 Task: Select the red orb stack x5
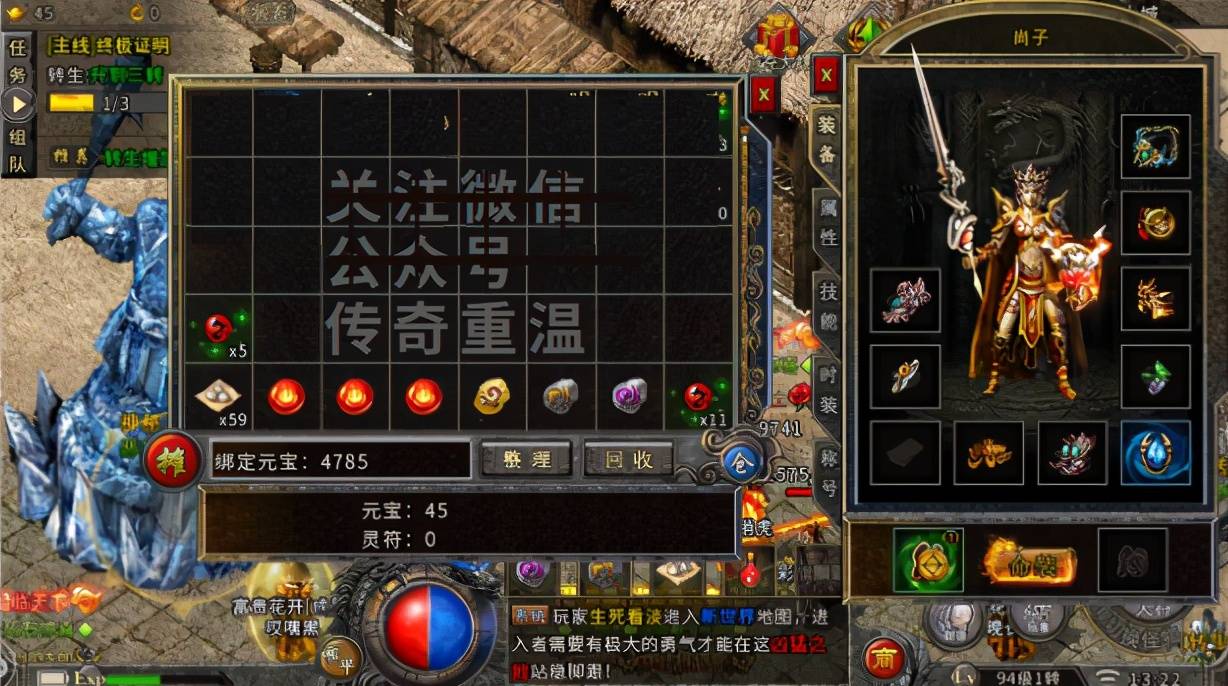(217, 328)
